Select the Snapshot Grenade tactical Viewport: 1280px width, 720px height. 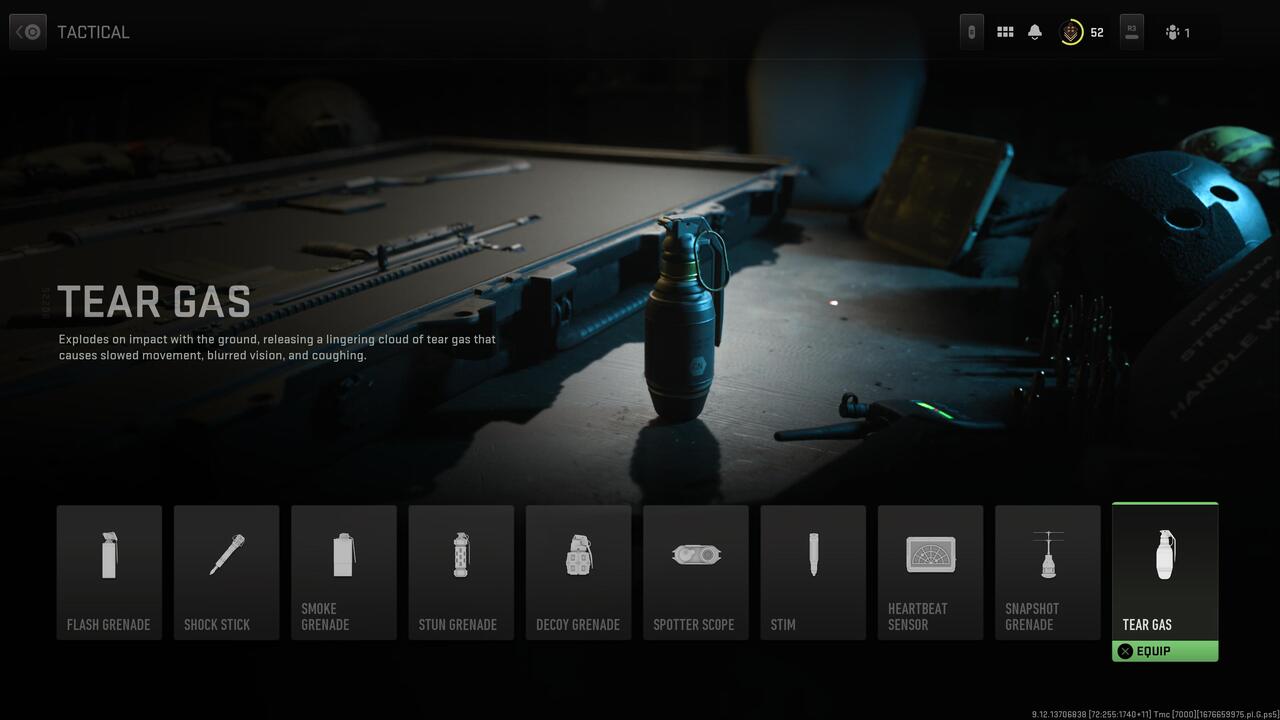click(1047, 572)
